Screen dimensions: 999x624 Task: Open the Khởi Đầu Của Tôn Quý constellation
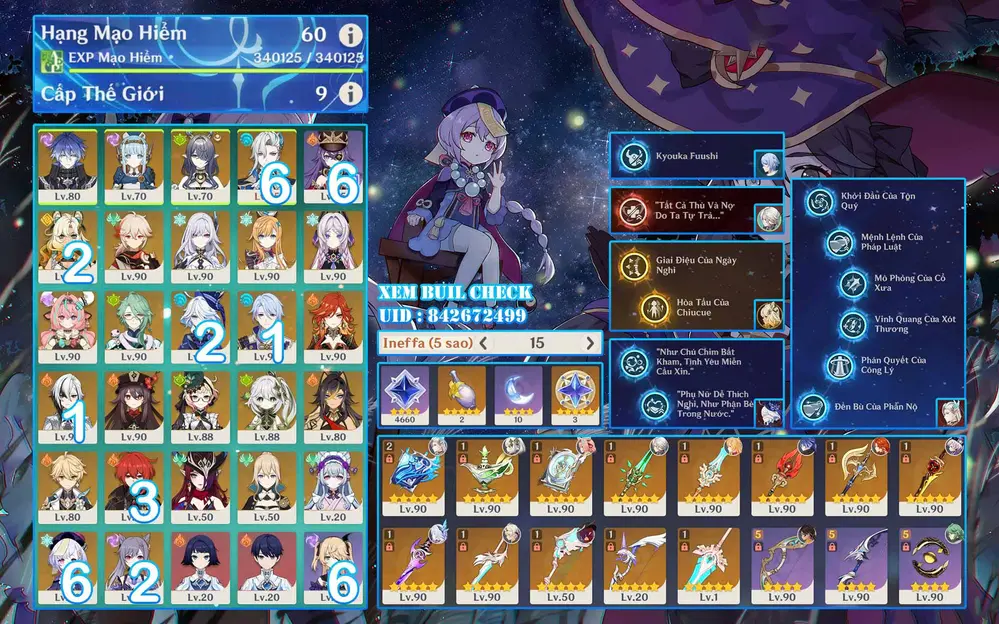click(819, 201)
